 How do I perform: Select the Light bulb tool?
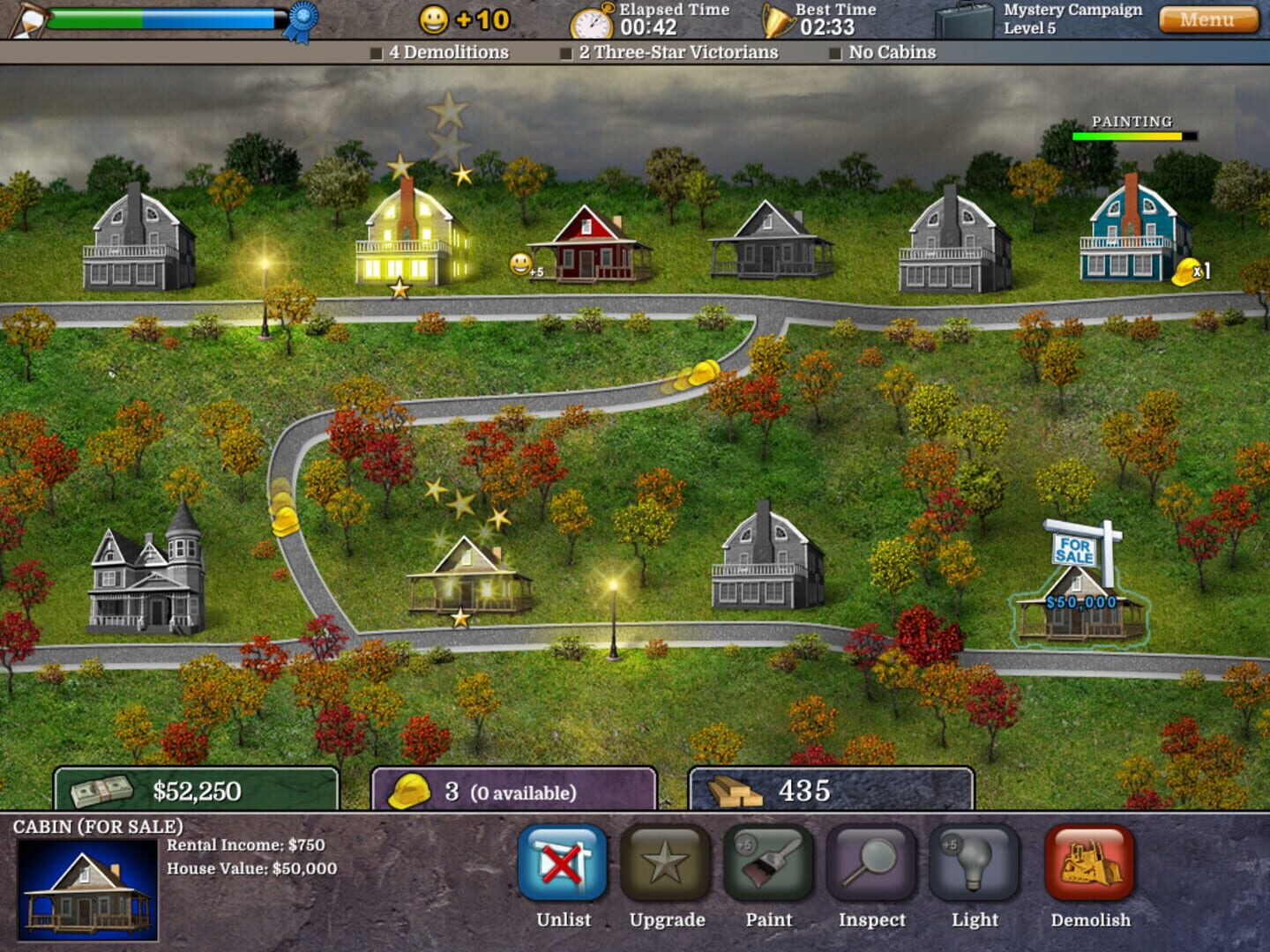(975, 873)
